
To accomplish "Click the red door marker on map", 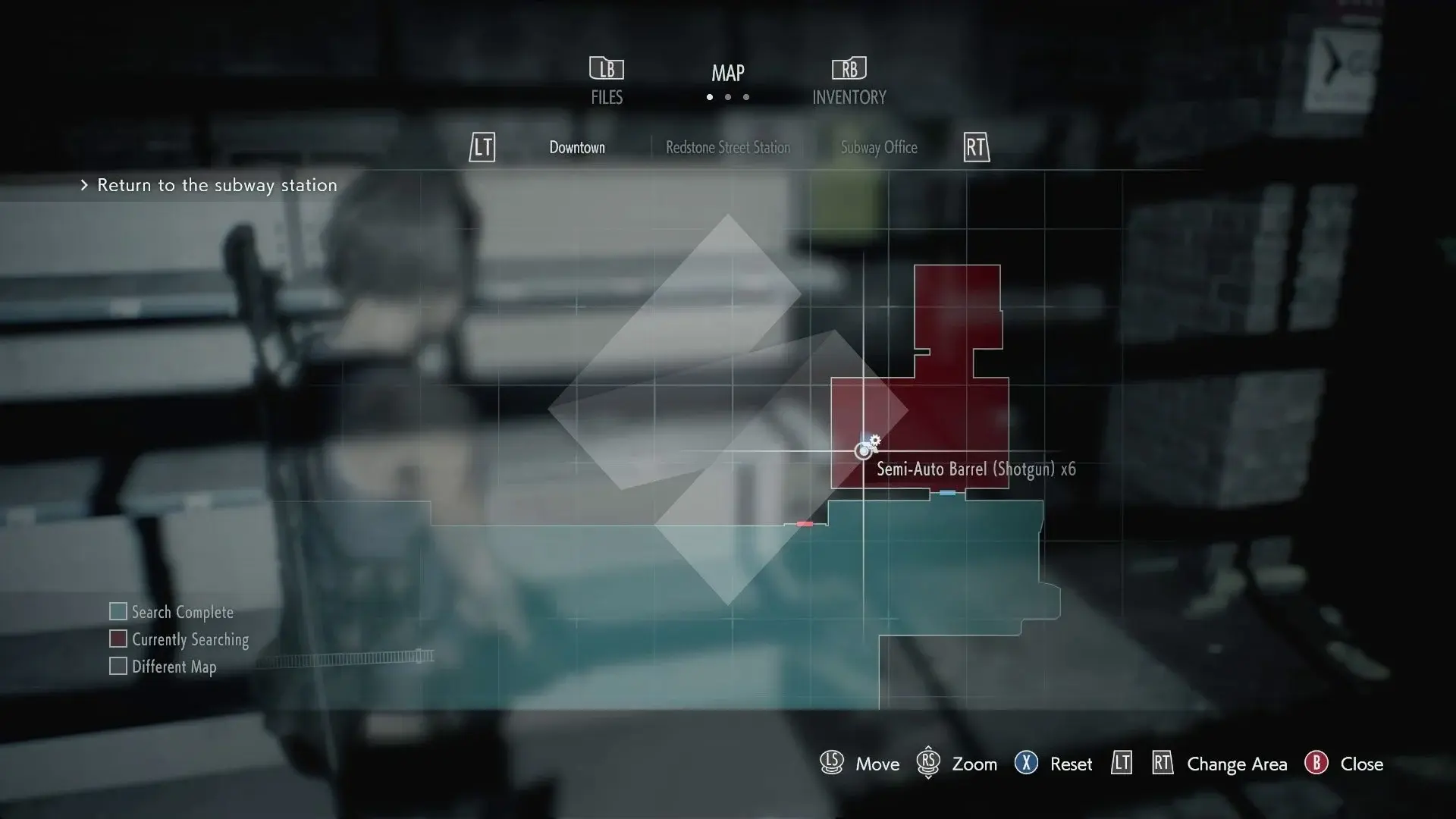I will pos(805,524).
